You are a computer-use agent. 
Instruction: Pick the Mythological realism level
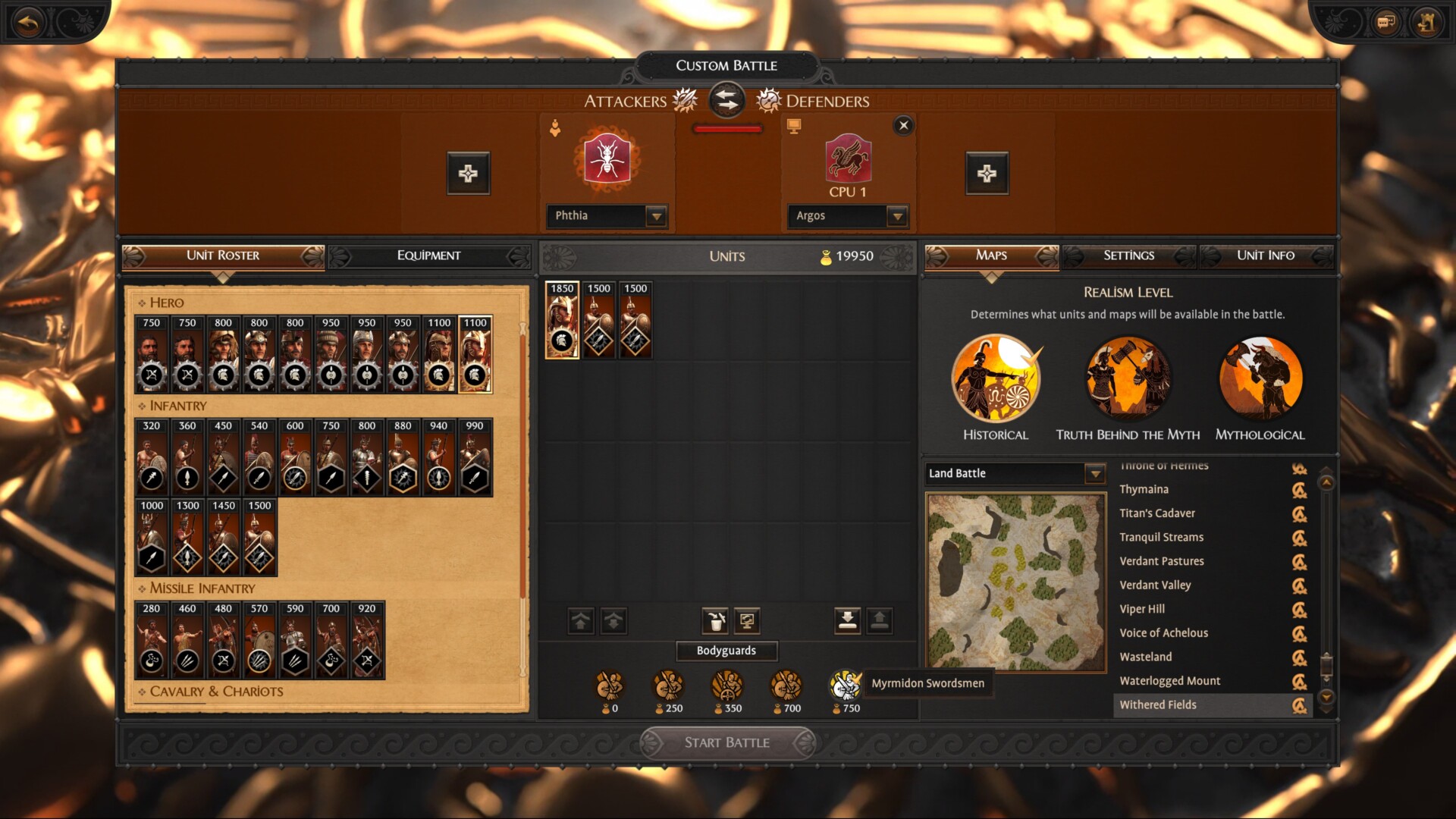coord(1260,379)
